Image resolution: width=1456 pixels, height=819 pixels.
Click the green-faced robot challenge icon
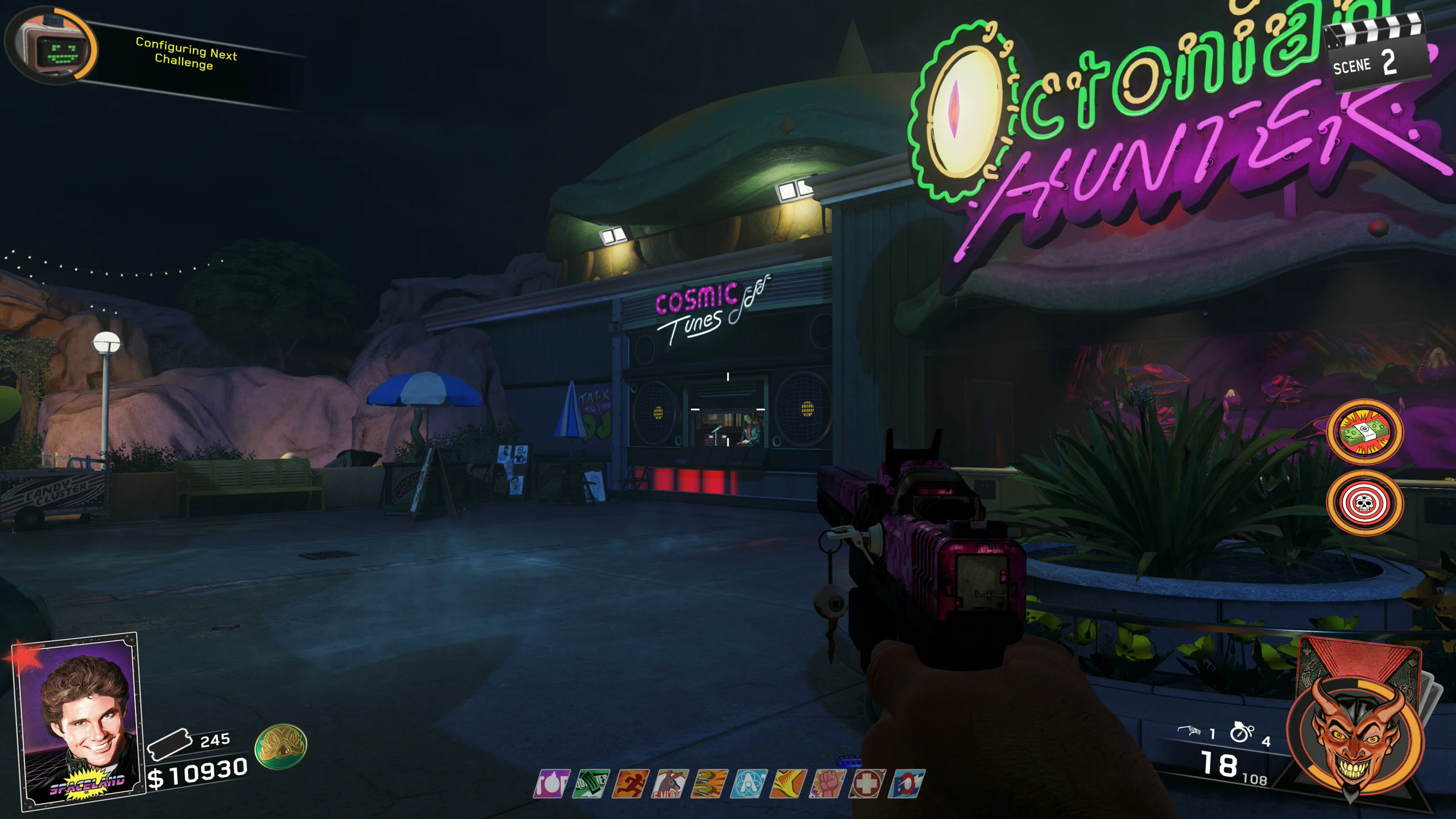tap(57, 49)
